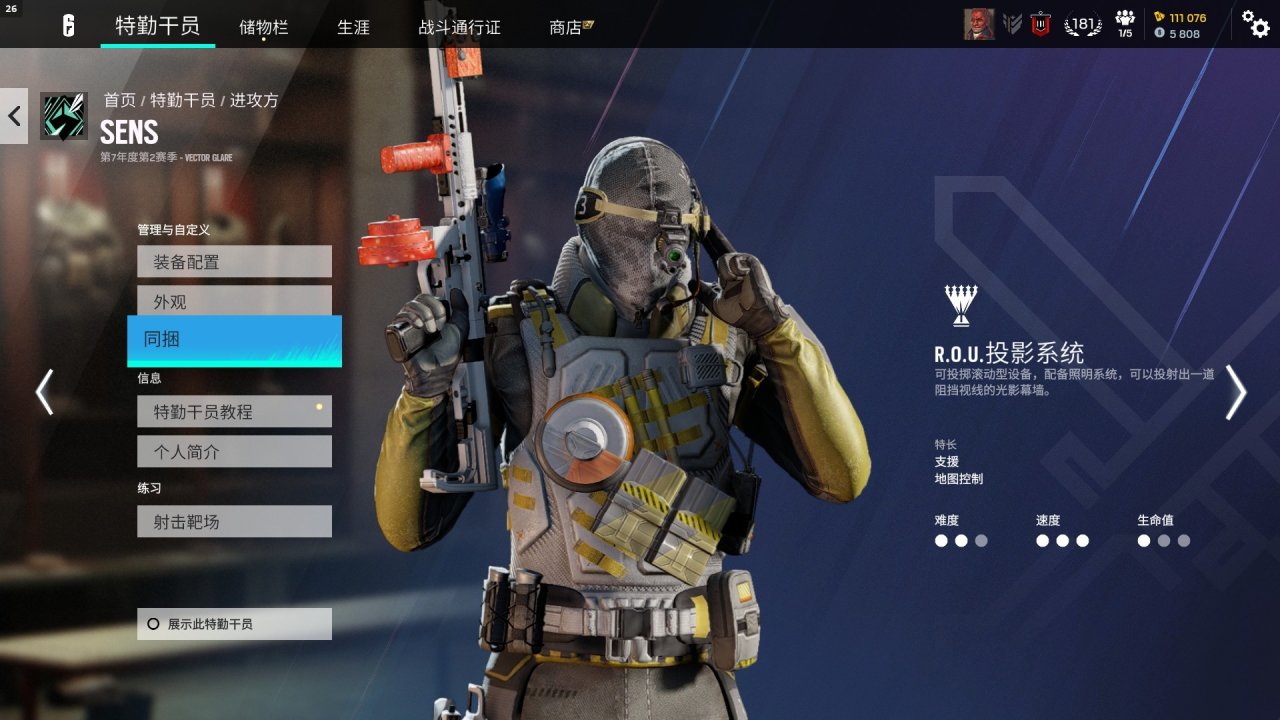Screen dimensions: 1280x720
Task: Enter the 射击靶场 shooting range
Action: tap(234, 521)
